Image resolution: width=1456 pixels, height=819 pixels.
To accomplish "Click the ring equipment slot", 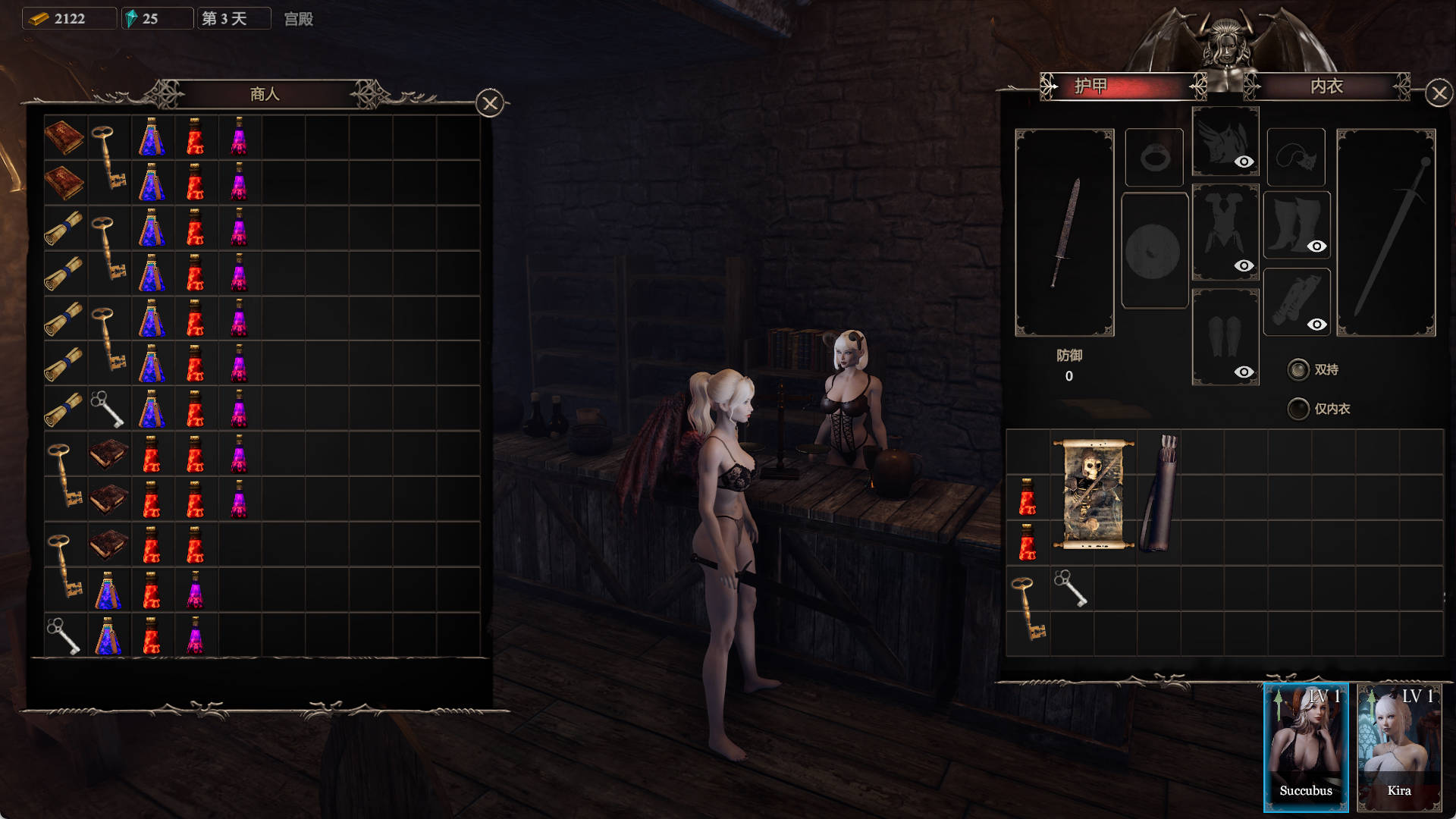I will tap(1154, 158).
